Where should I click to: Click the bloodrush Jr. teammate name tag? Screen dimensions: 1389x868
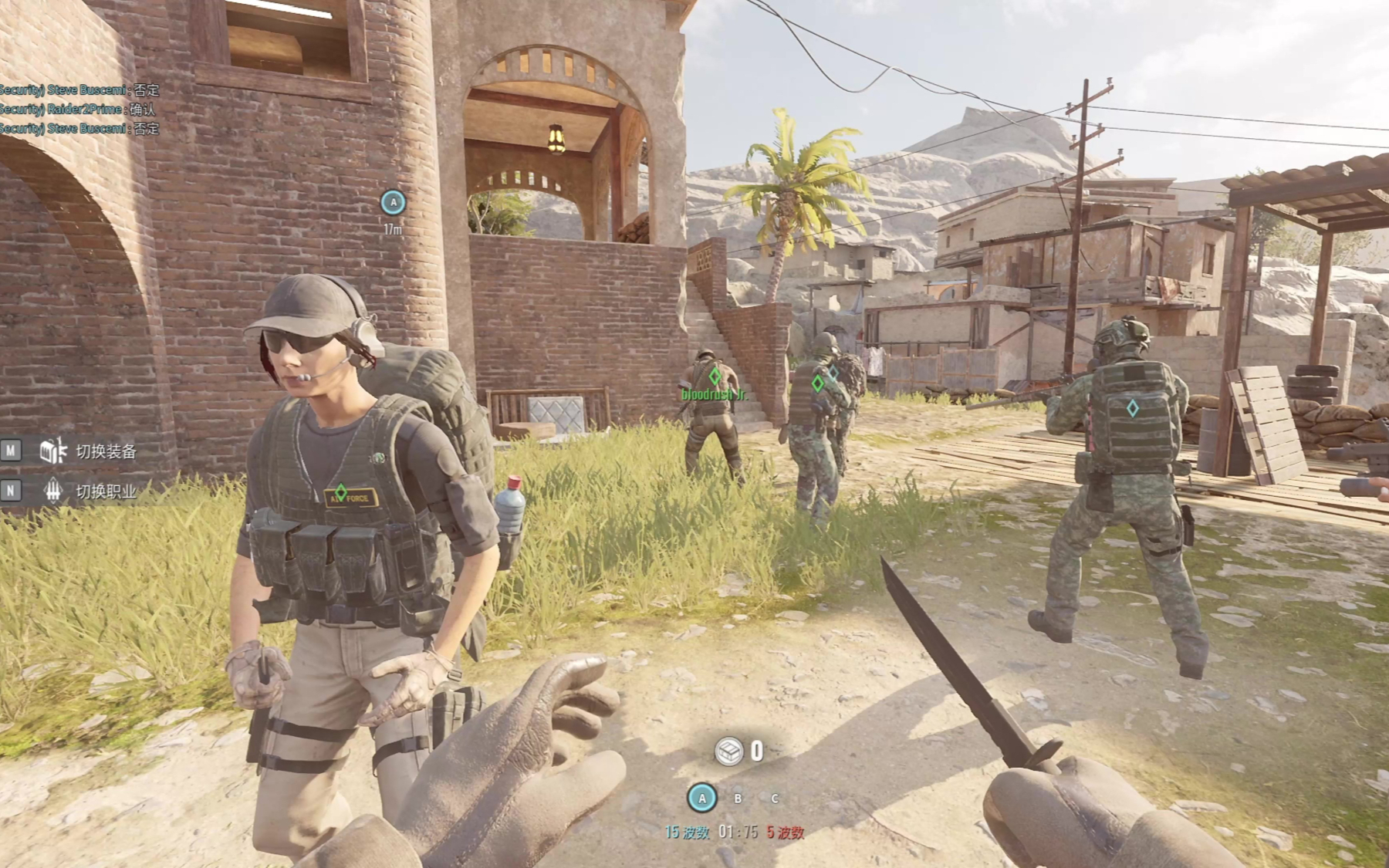coord(714,395)
